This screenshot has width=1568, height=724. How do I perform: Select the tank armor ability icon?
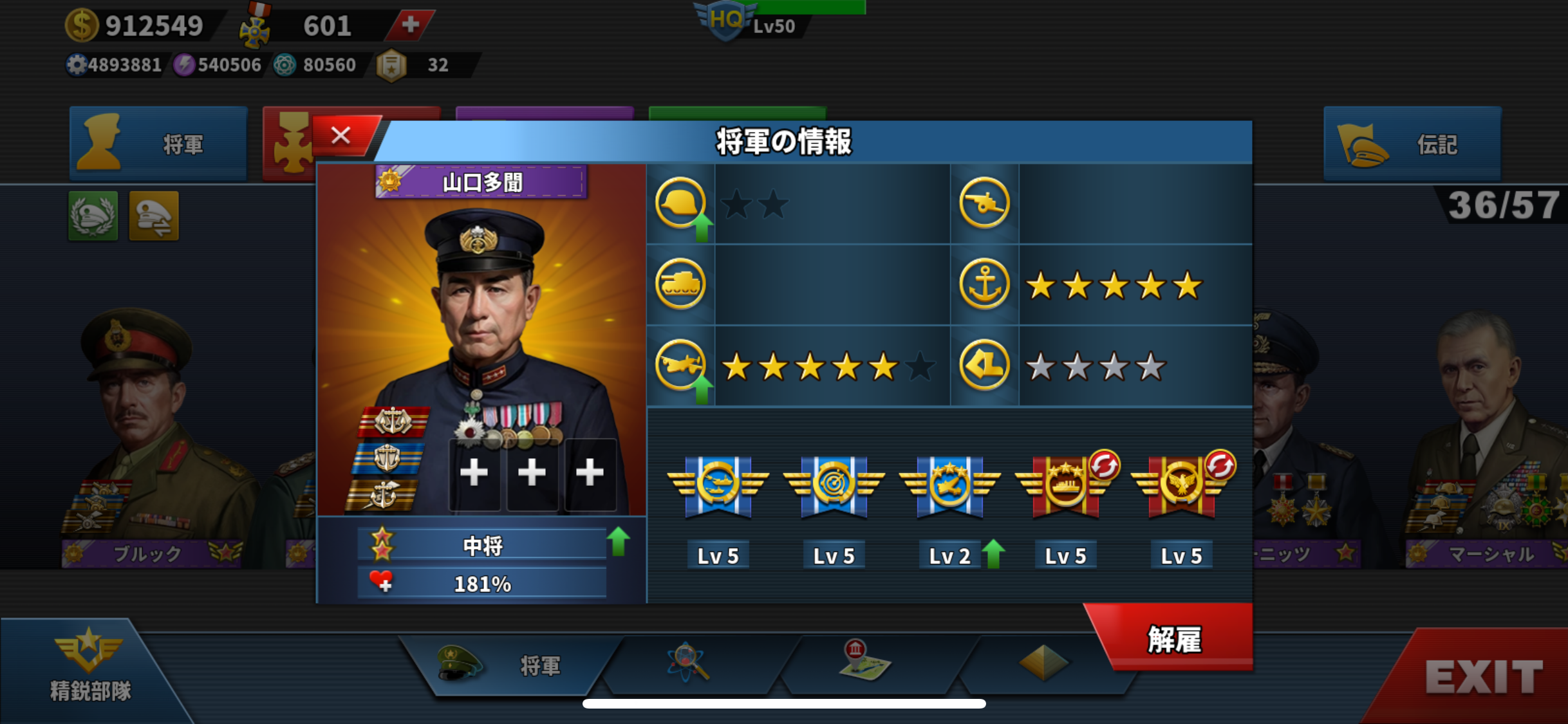680,284
